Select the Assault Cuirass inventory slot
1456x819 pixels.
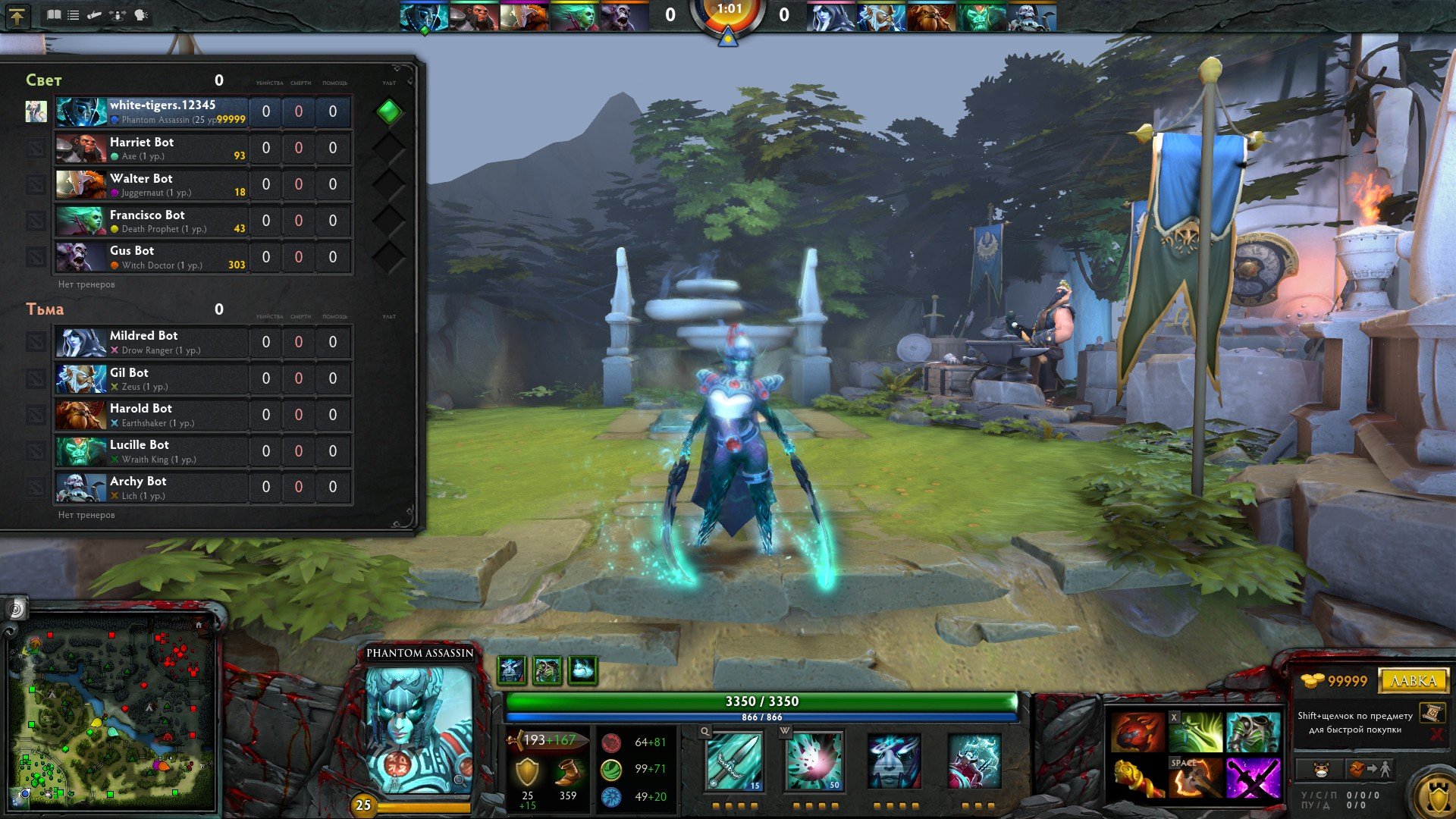tap(1253, 731)
